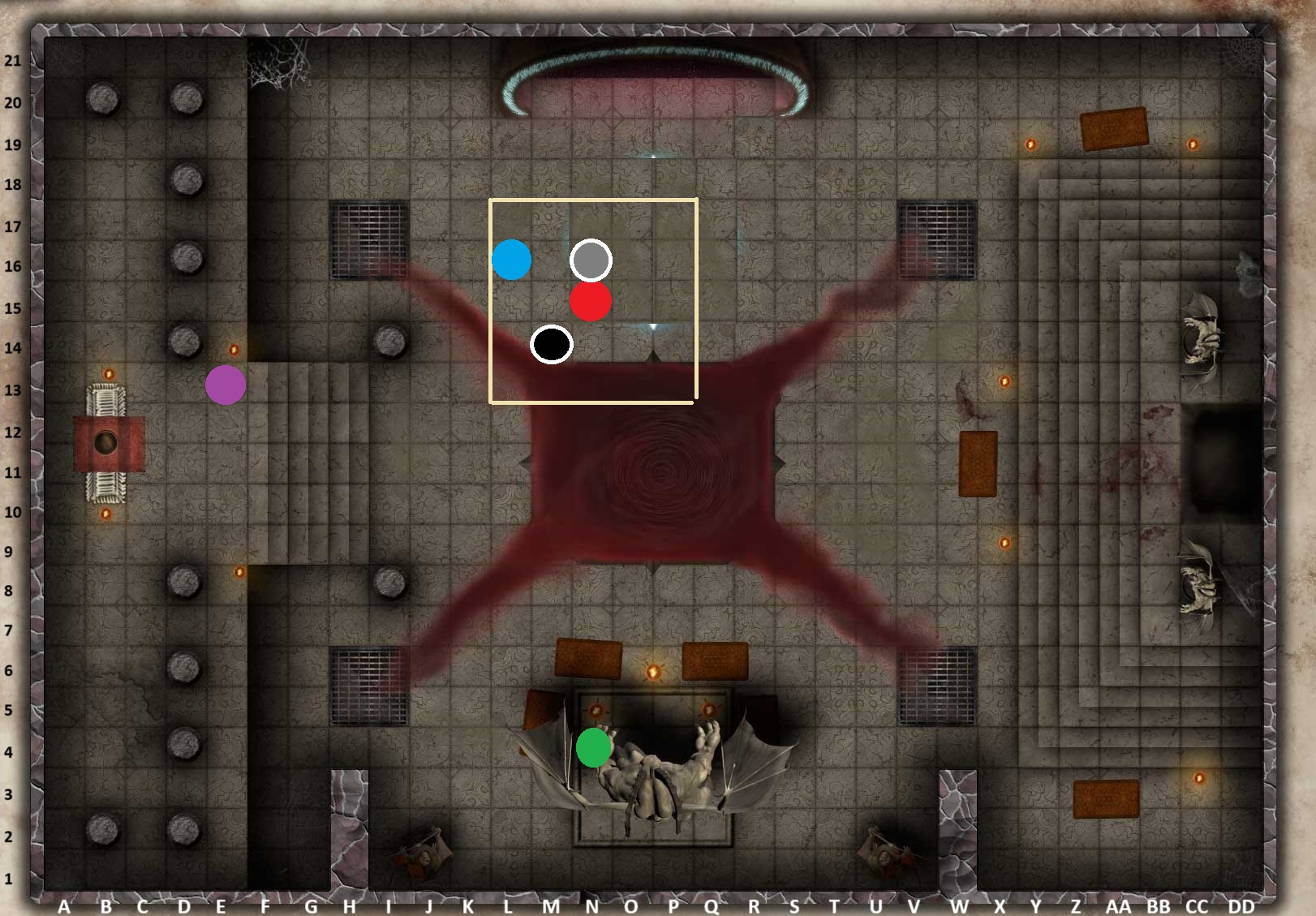Choose the black token with white outline
Screen dimensions: 1316x916
point(552,344)
